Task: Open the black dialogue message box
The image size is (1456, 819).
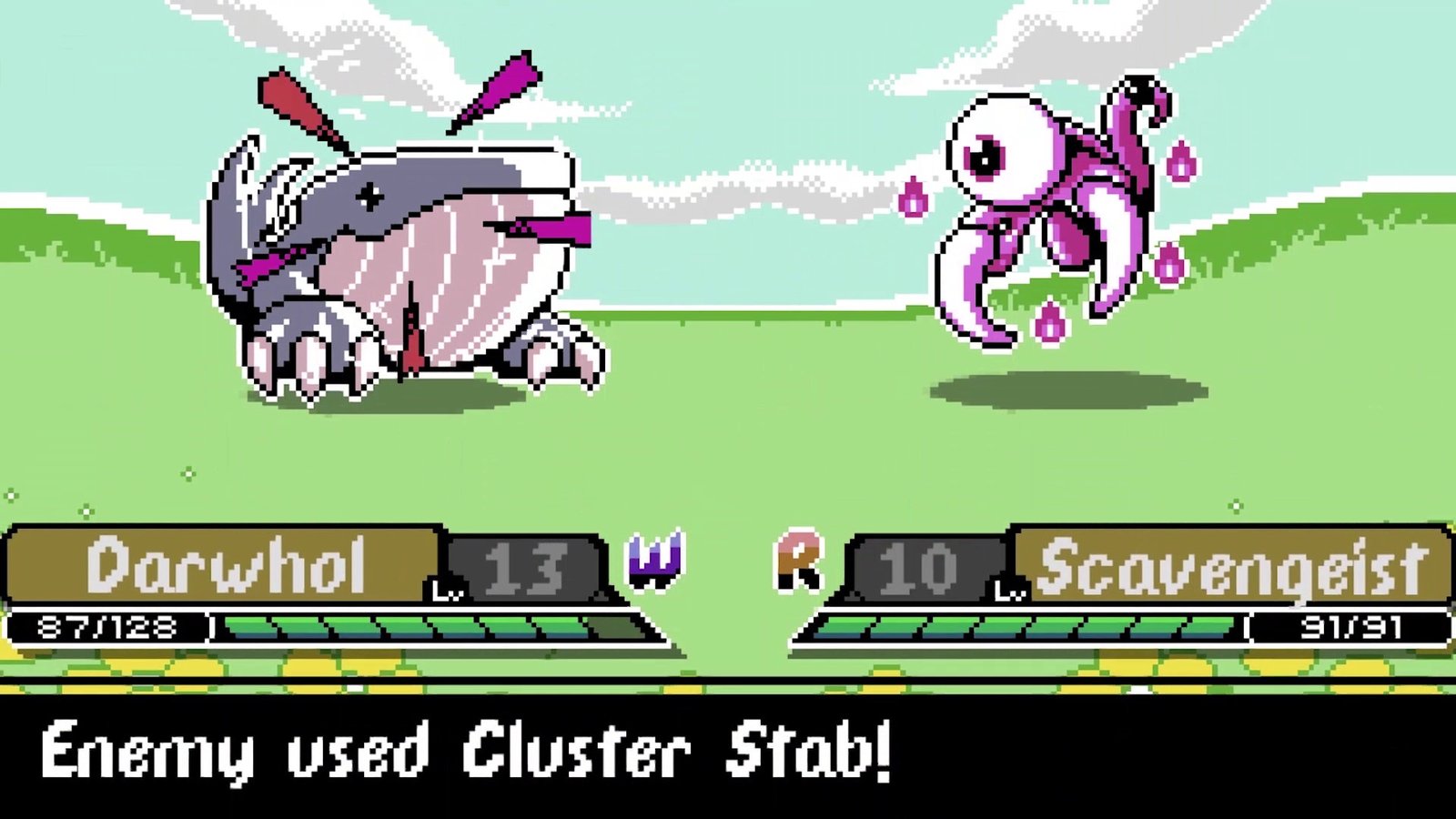Action: (x=728, y=751)
